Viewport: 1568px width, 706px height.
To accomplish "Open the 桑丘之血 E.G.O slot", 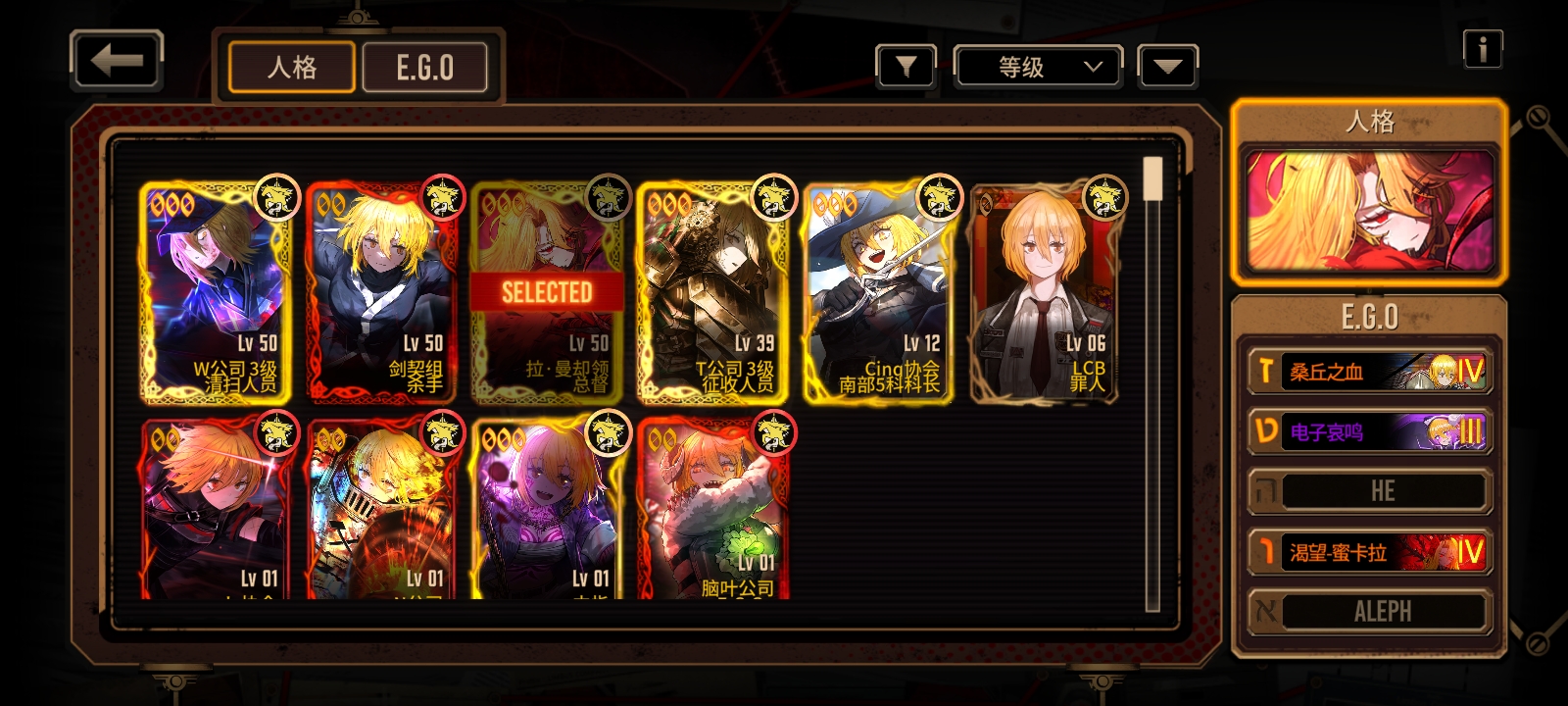I will [1369, 372].
